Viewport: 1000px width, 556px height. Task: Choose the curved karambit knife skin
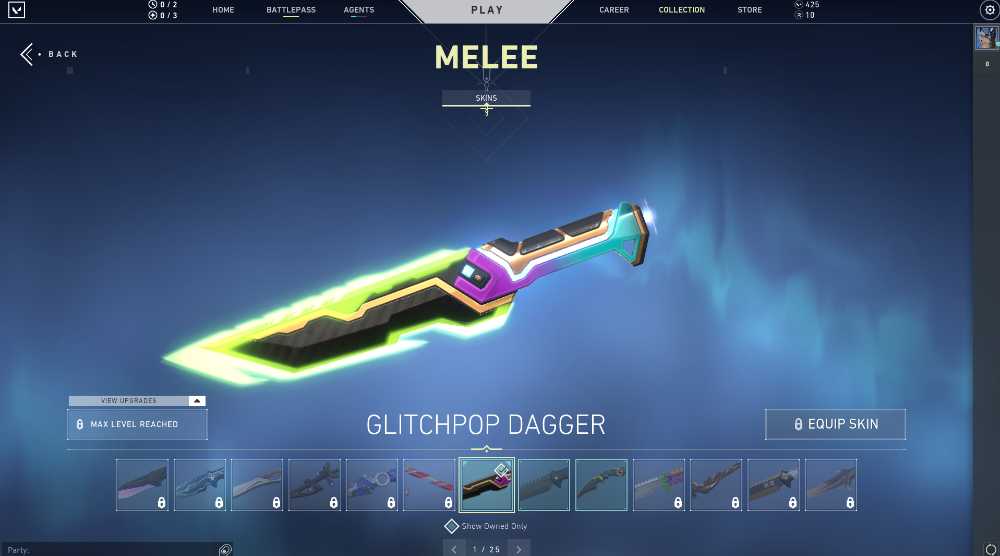click(x=601, y=485)
